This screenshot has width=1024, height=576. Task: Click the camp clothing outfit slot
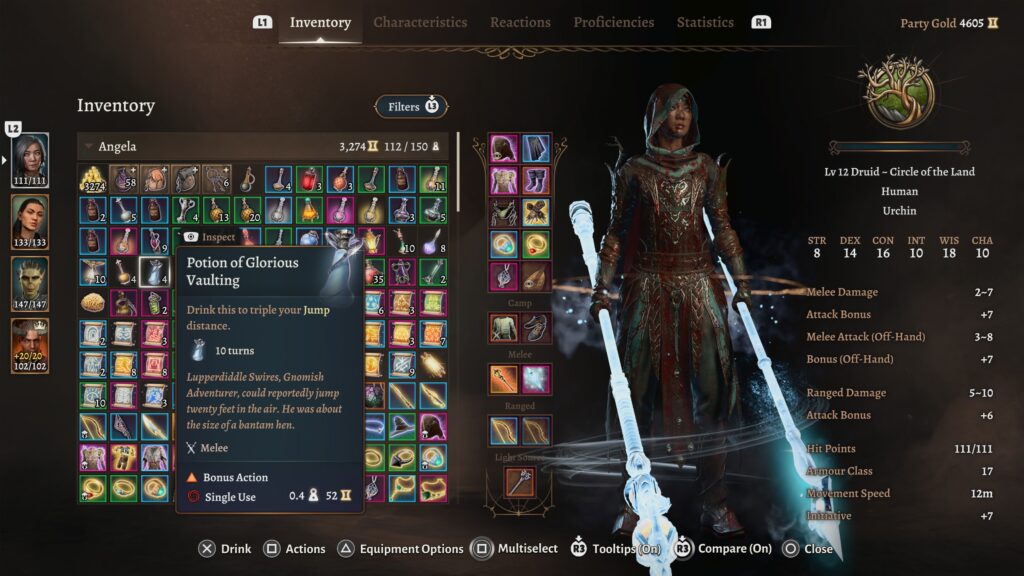coord(503,328)
